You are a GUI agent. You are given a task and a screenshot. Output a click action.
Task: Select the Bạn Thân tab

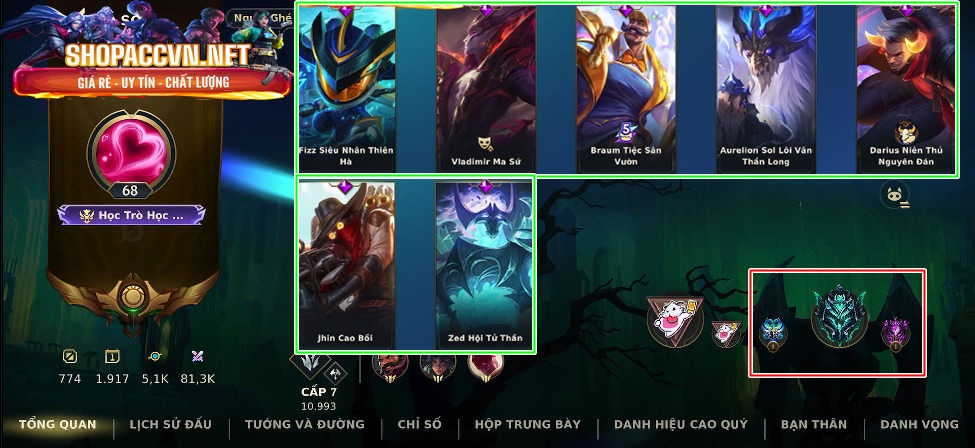(815, 425)
